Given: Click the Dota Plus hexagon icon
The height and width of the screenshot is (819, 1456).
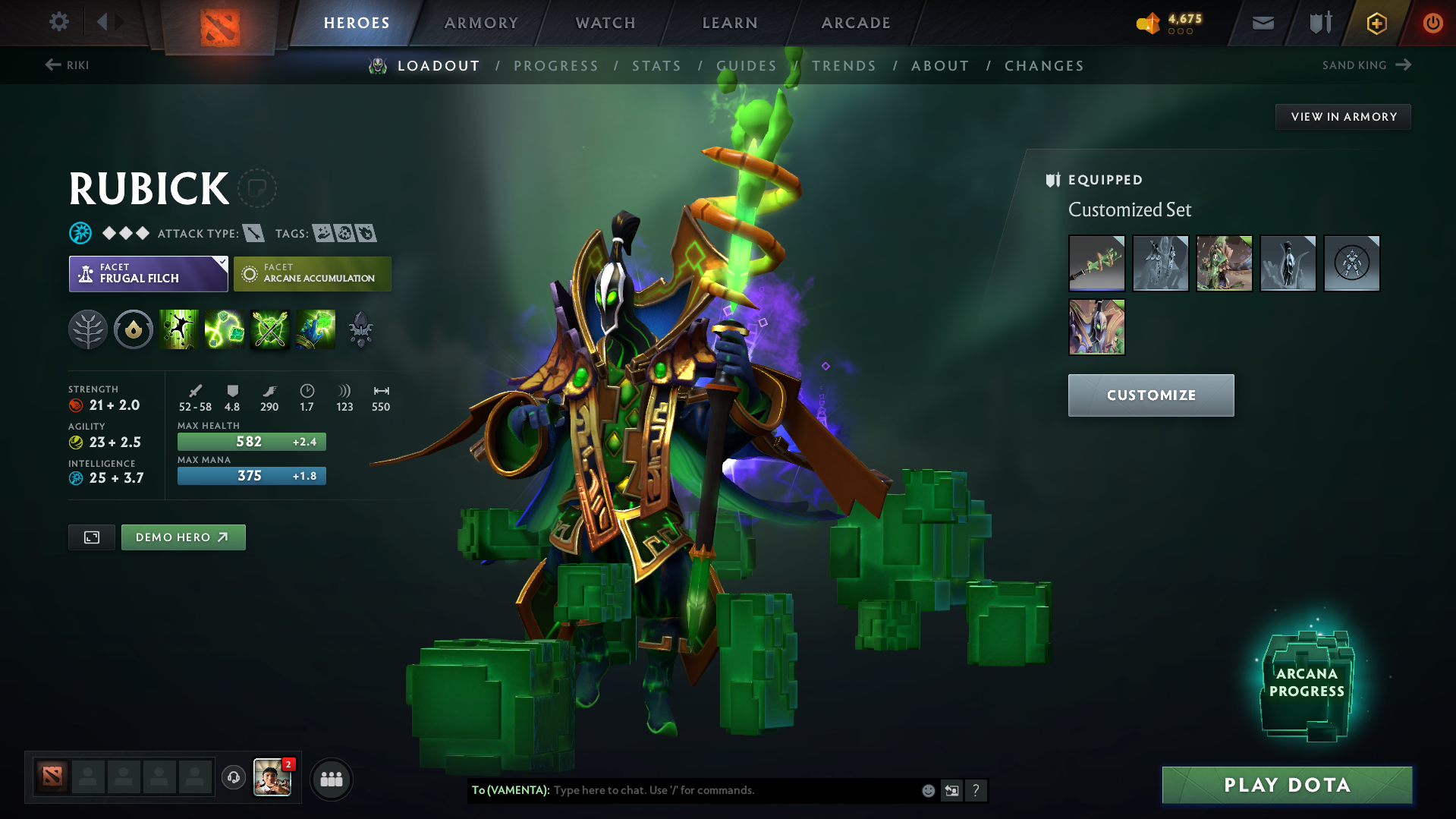Looking at the screenshot, I should (x=1376, y=23).
